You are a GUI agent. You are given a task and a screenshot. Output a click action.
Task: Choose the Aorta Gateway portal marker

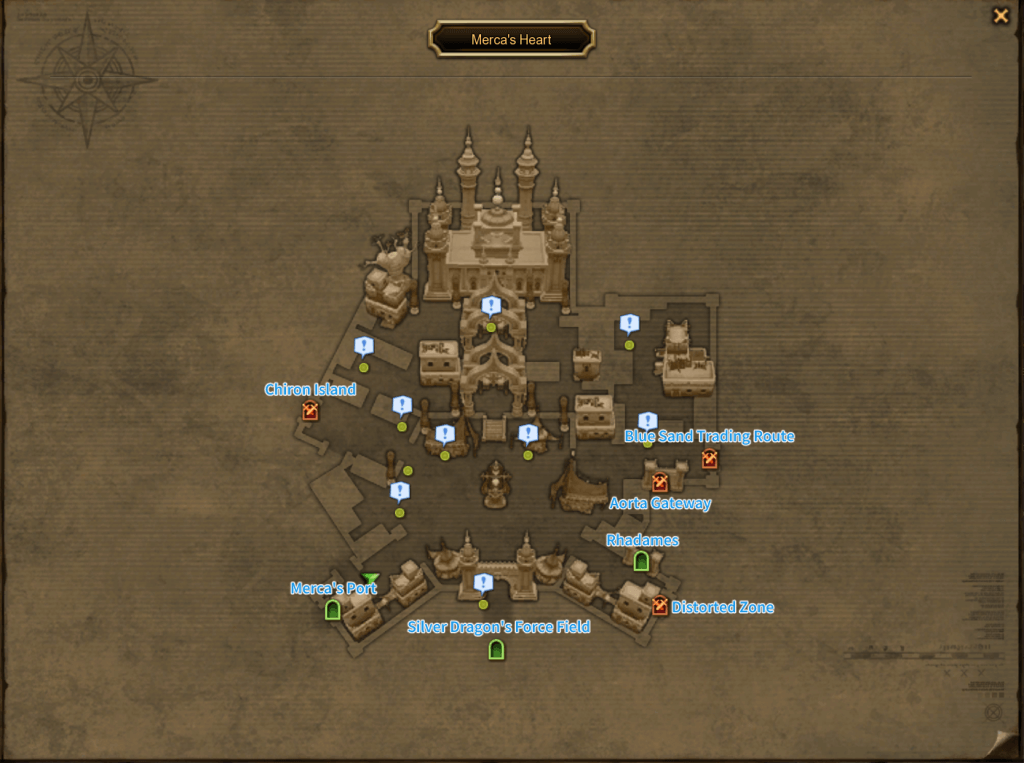660,482
